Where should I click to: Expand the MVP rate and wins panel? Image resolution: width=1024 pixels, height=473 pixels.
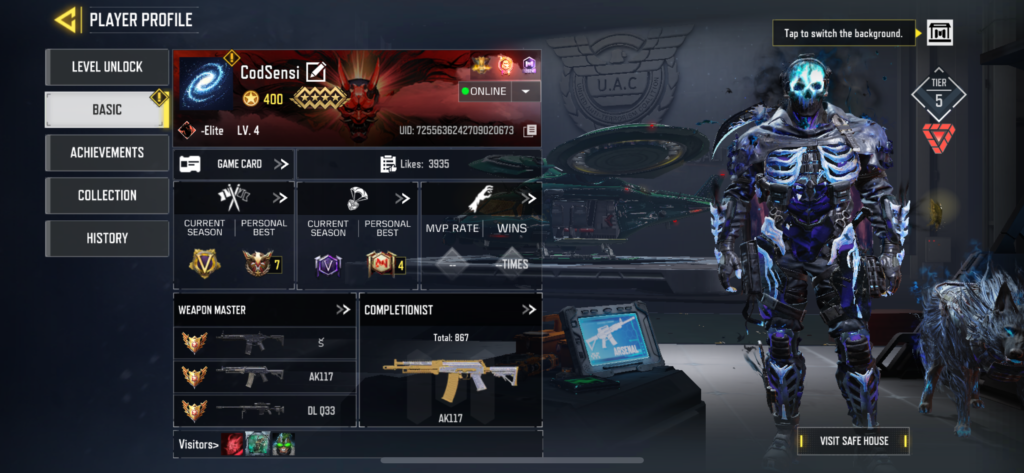pos(528,198)
